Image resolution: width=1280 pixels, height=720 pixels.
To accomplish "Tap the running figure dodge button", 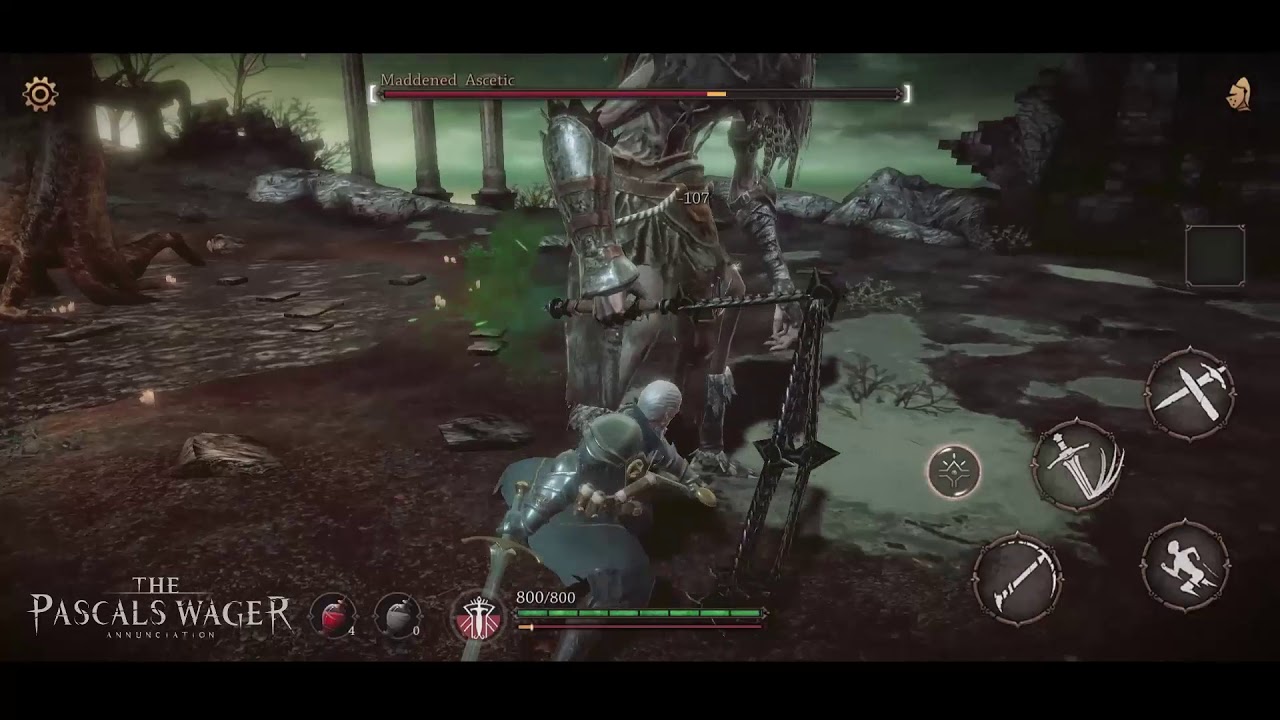I will 1186,565.
